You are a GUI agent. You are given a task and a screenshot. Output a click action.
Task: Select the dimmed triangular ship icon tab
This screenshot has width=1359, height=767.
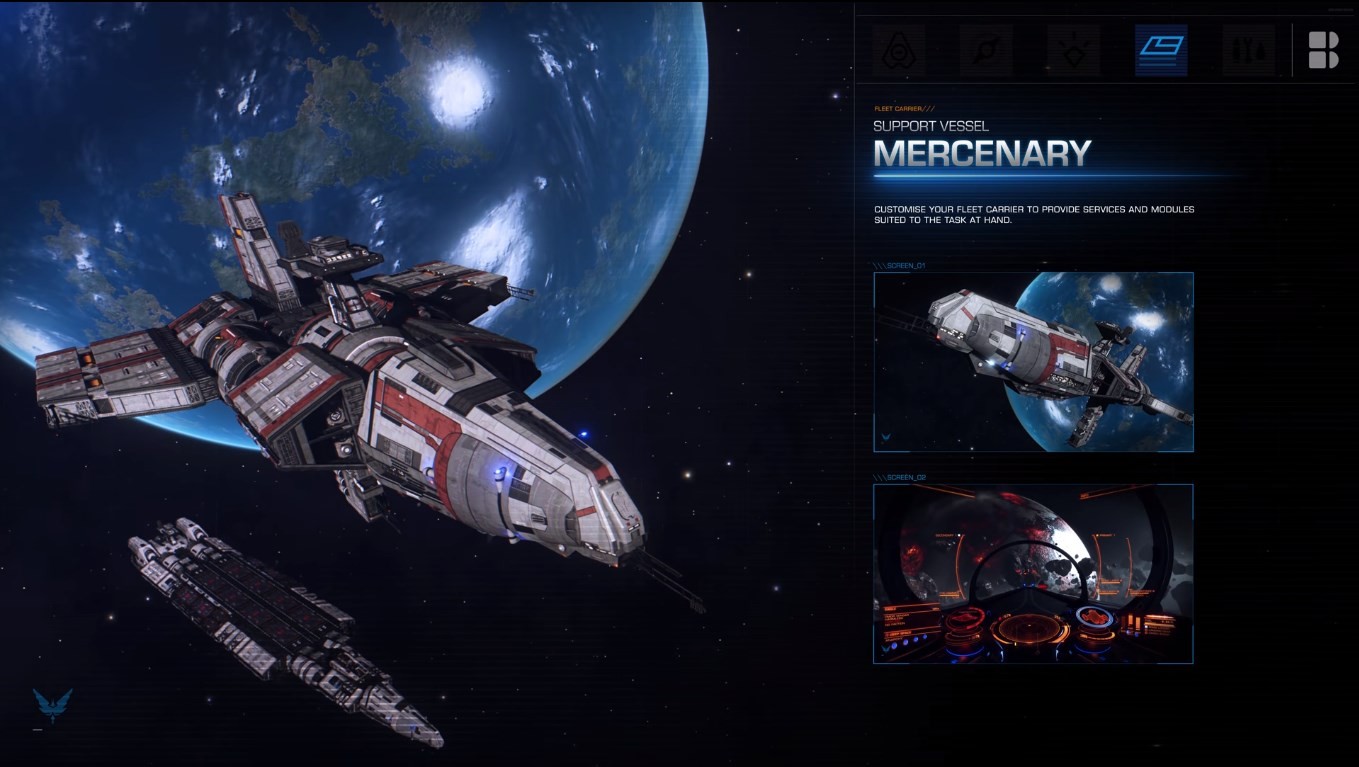898,51
